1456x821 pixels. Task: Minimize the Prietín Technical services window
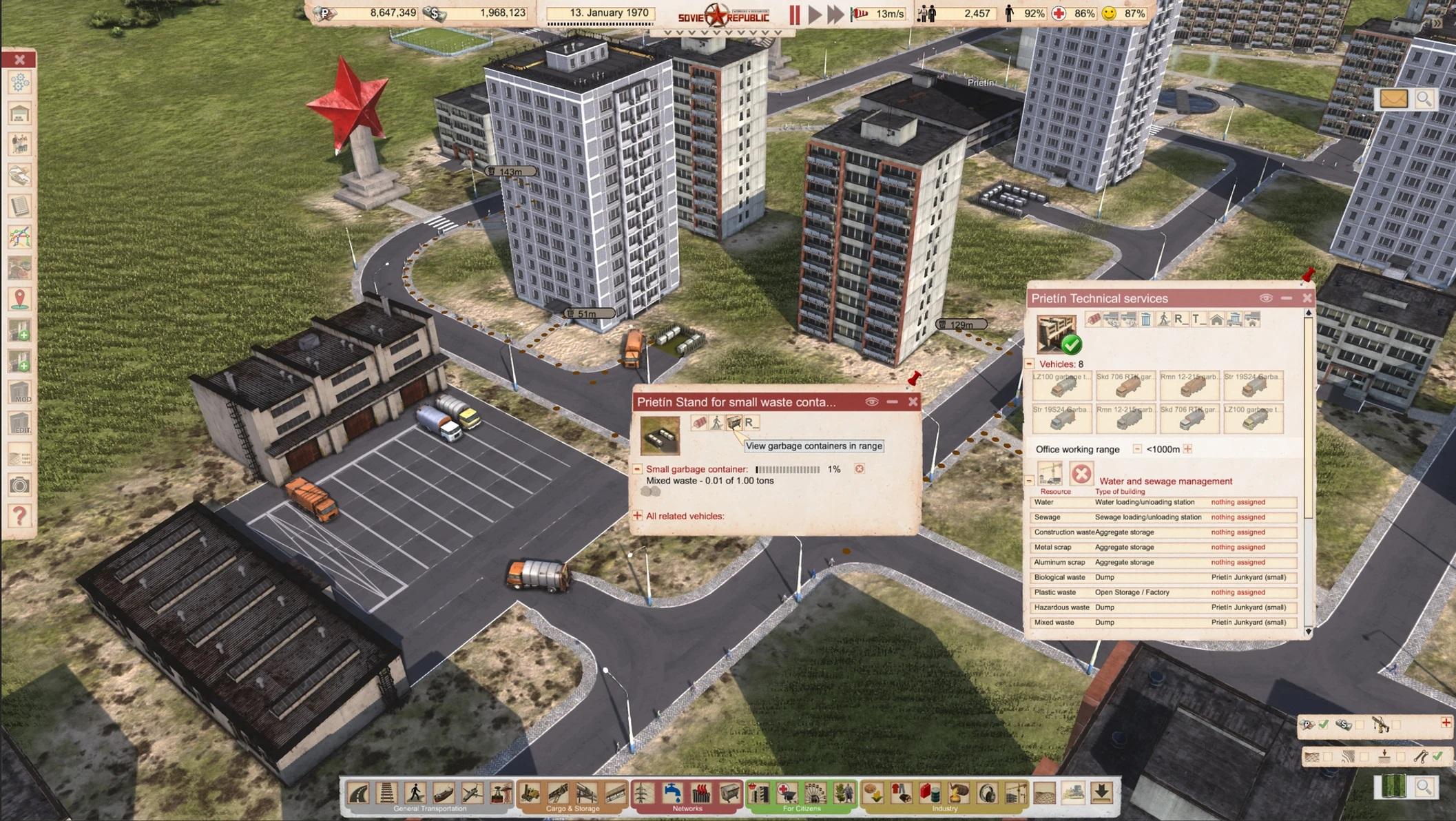point(1286,298)
